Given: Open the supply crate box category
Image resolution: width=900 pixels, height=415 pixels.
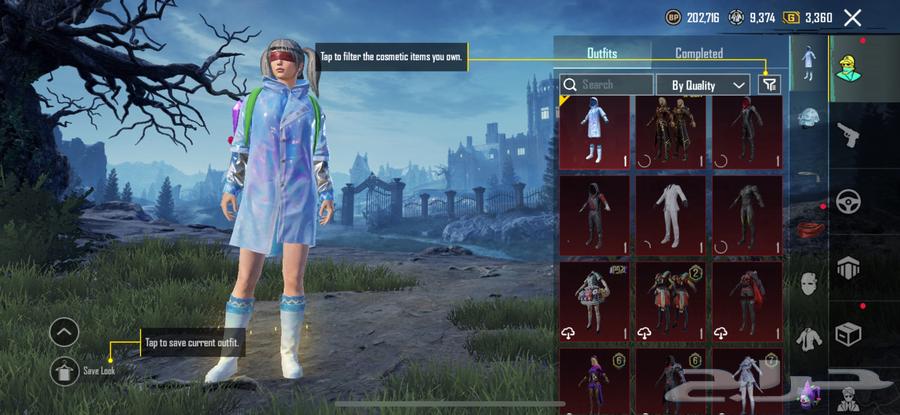Looking at the screenshot, I should (848, 334).
